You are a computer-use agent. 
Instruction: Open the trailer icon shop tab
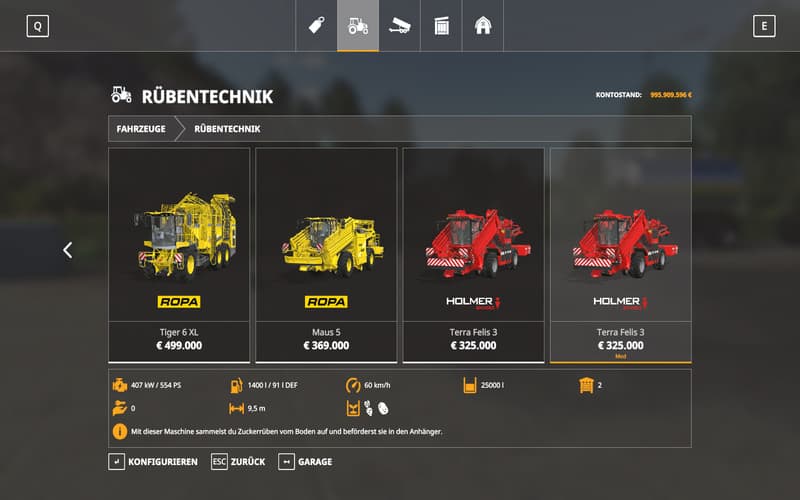(x=400, y=26)
